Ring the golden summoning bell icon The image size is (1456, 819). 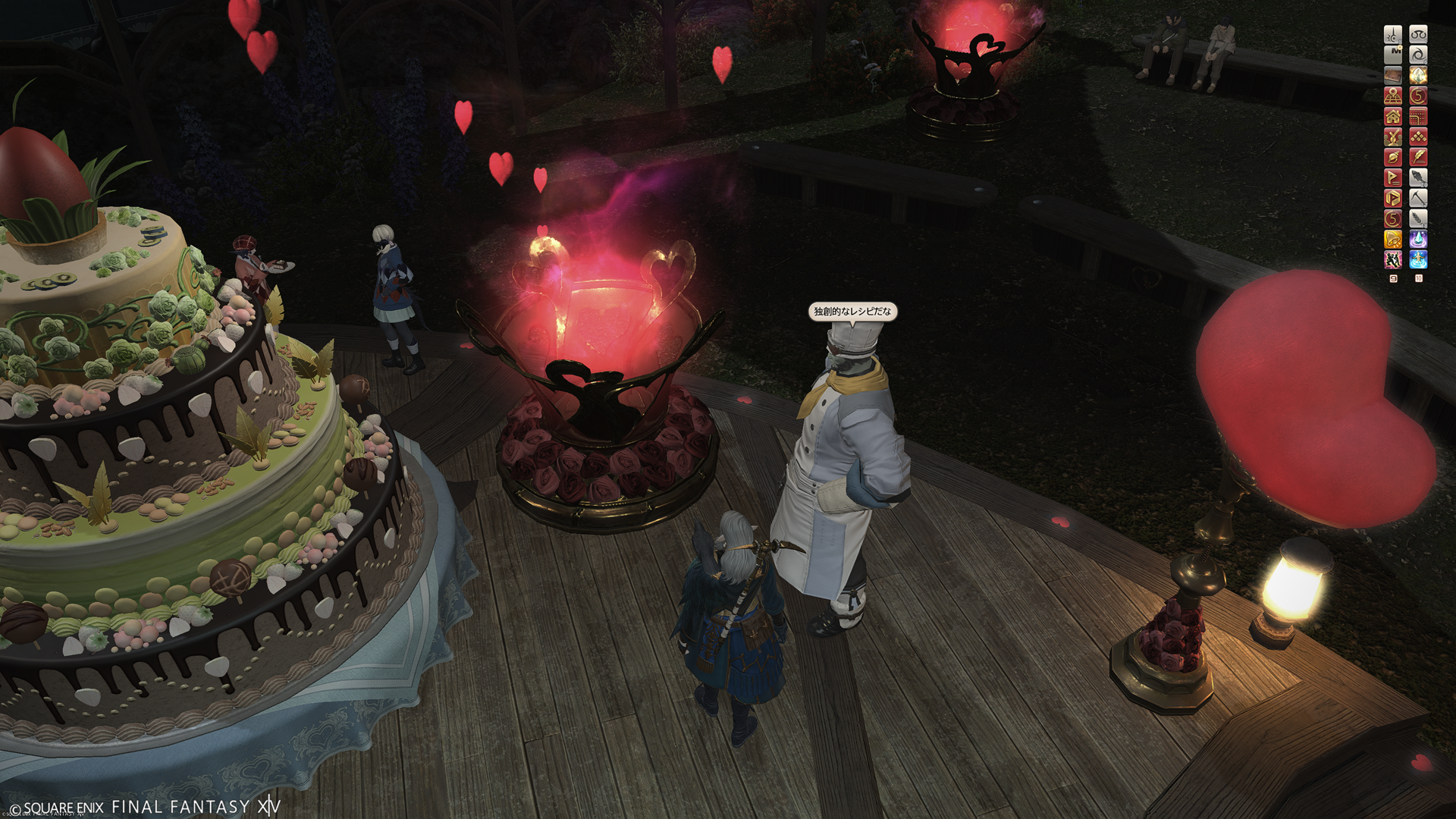click(x=1393, y=239)
